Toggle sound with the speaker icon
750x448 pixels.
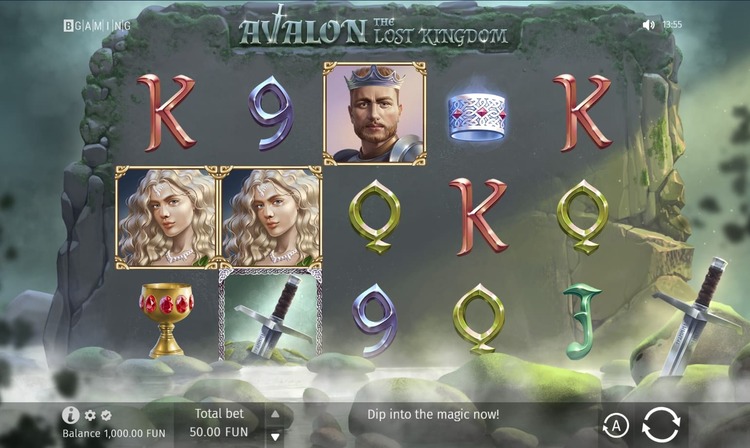pos(648,24)
